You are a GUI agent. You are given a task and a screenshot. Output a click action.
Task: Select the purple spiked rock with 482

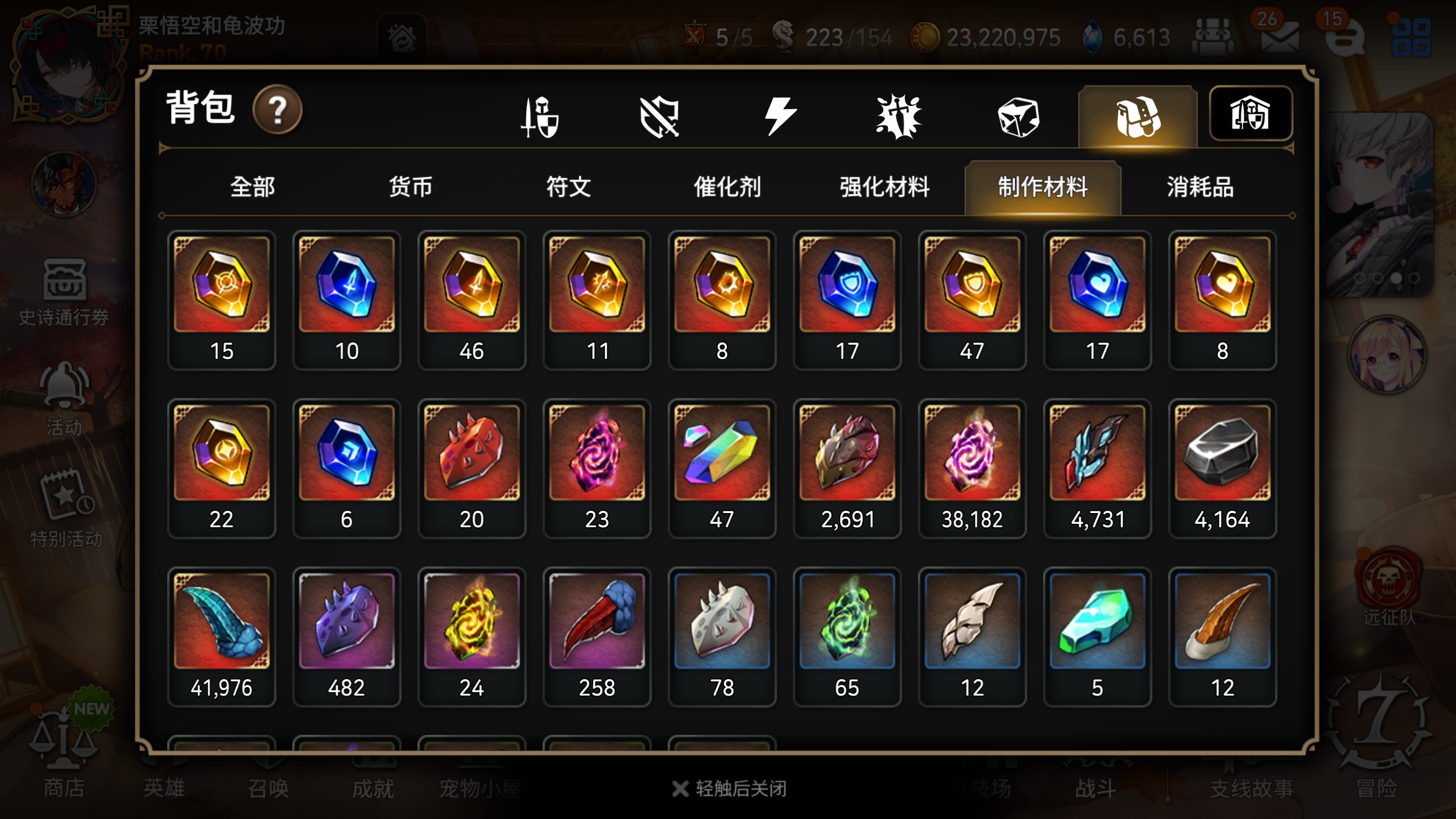click(346, 636)
